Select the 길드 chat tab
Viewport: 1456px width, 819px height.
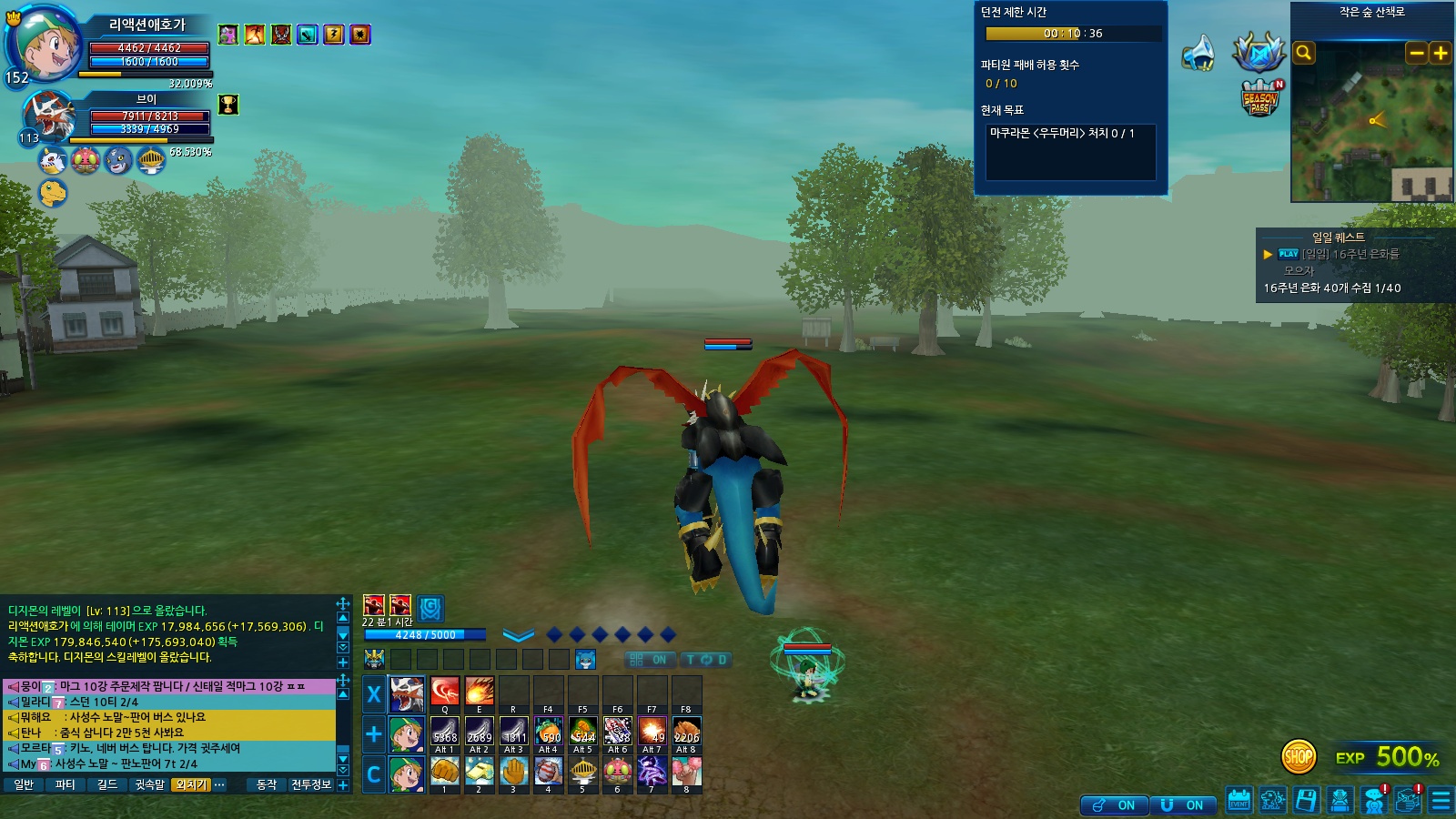pyautogui.click(x=107, y=784)
